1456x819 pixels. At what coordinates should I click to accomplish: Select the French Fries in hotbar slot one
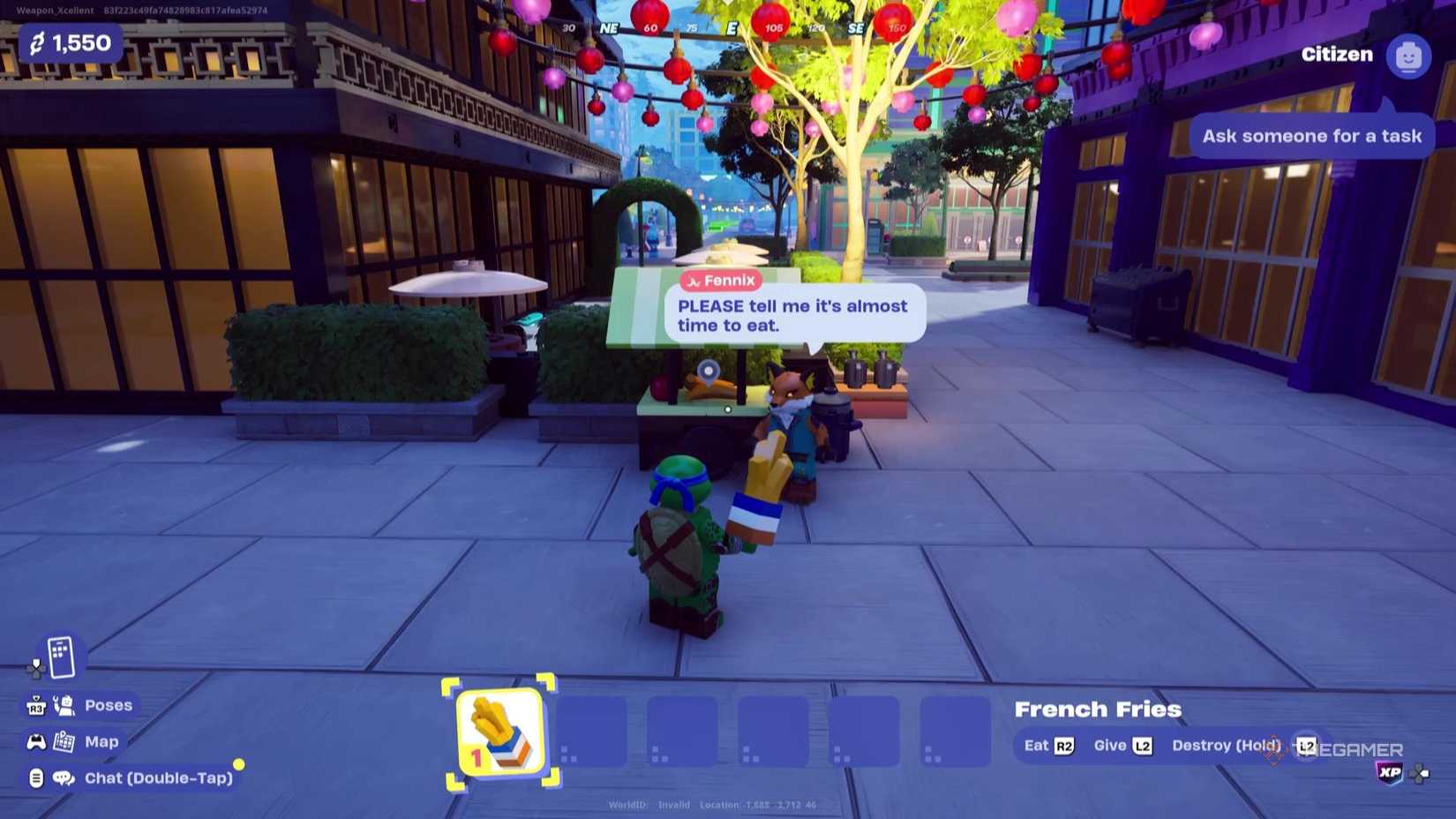pos(499,734)
